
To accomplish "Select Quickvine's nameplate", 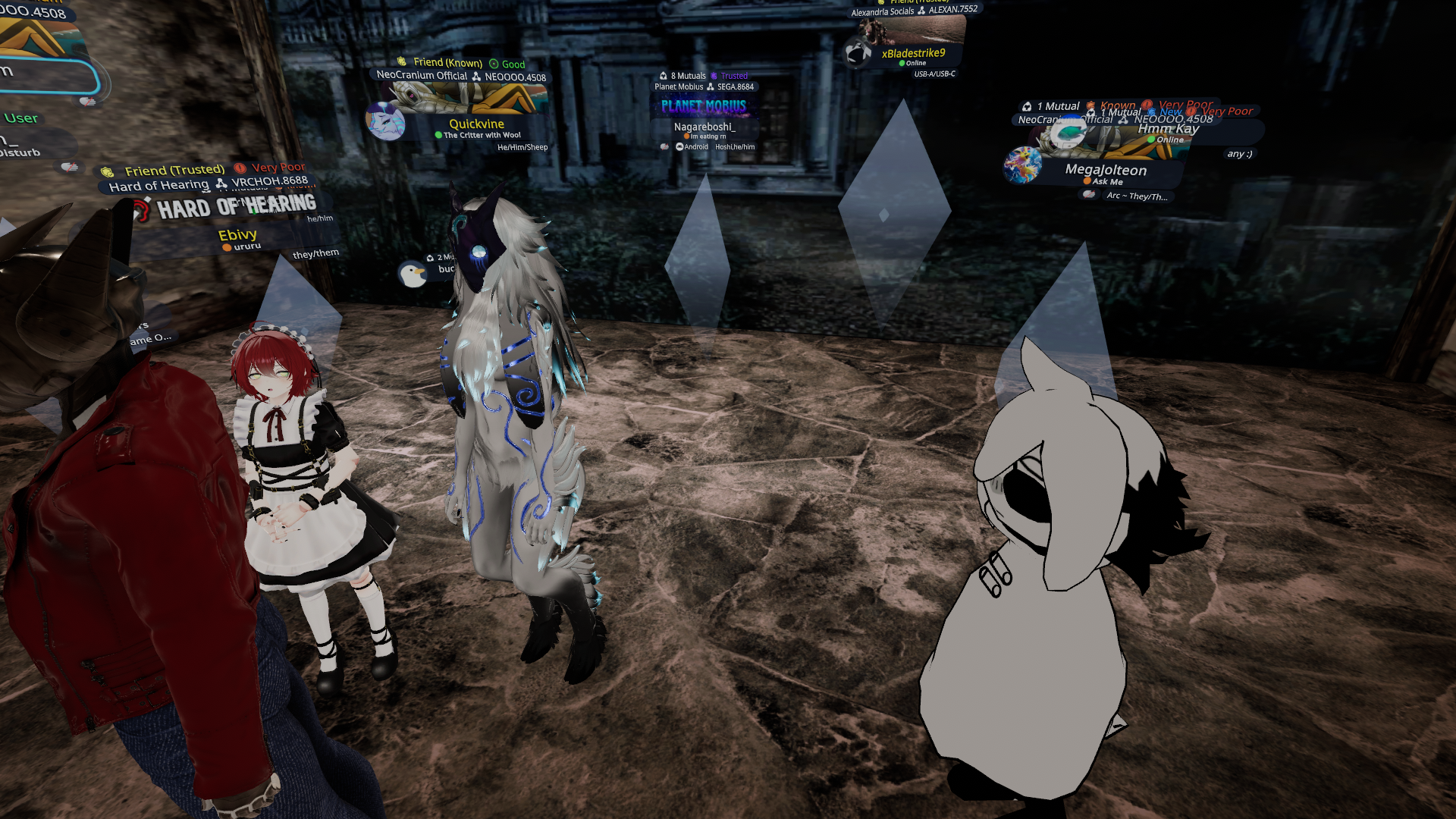I will [476, 124].
